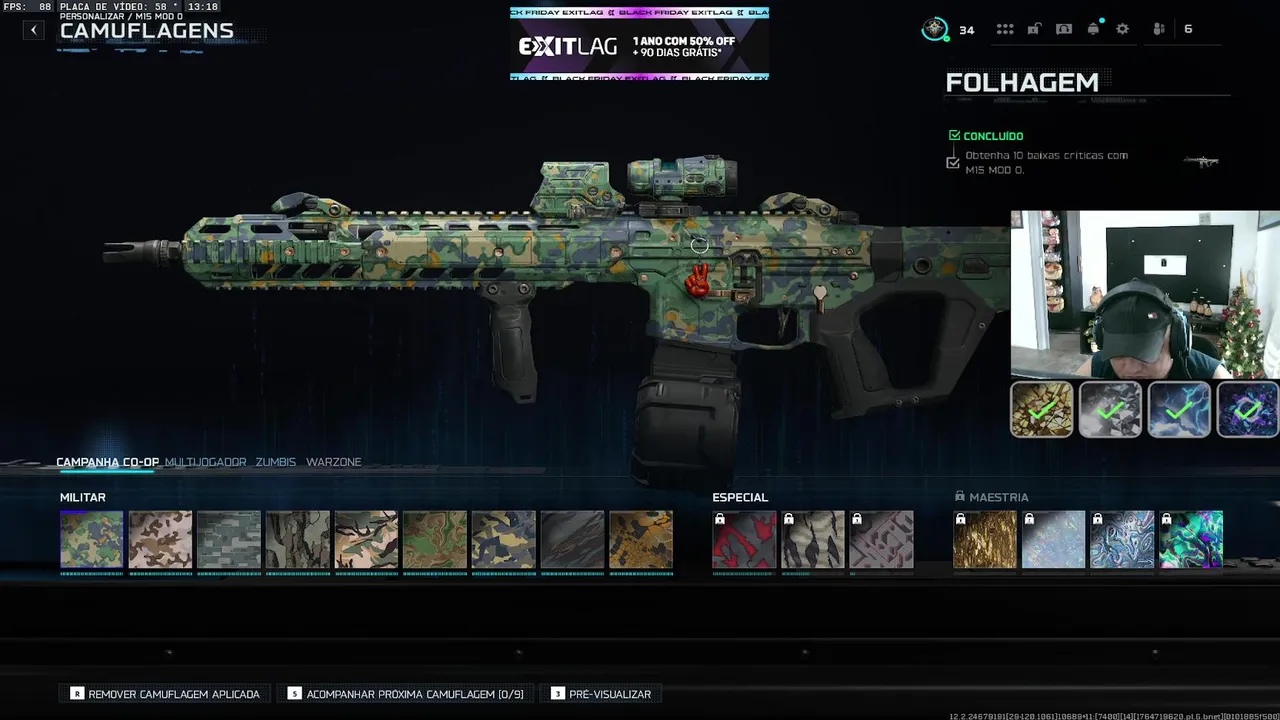The width and height of the screenshot is (1280, 720).
Task: Pick the gray digital pixel camo
Action: pyautogui.click(x=229, y=540)
